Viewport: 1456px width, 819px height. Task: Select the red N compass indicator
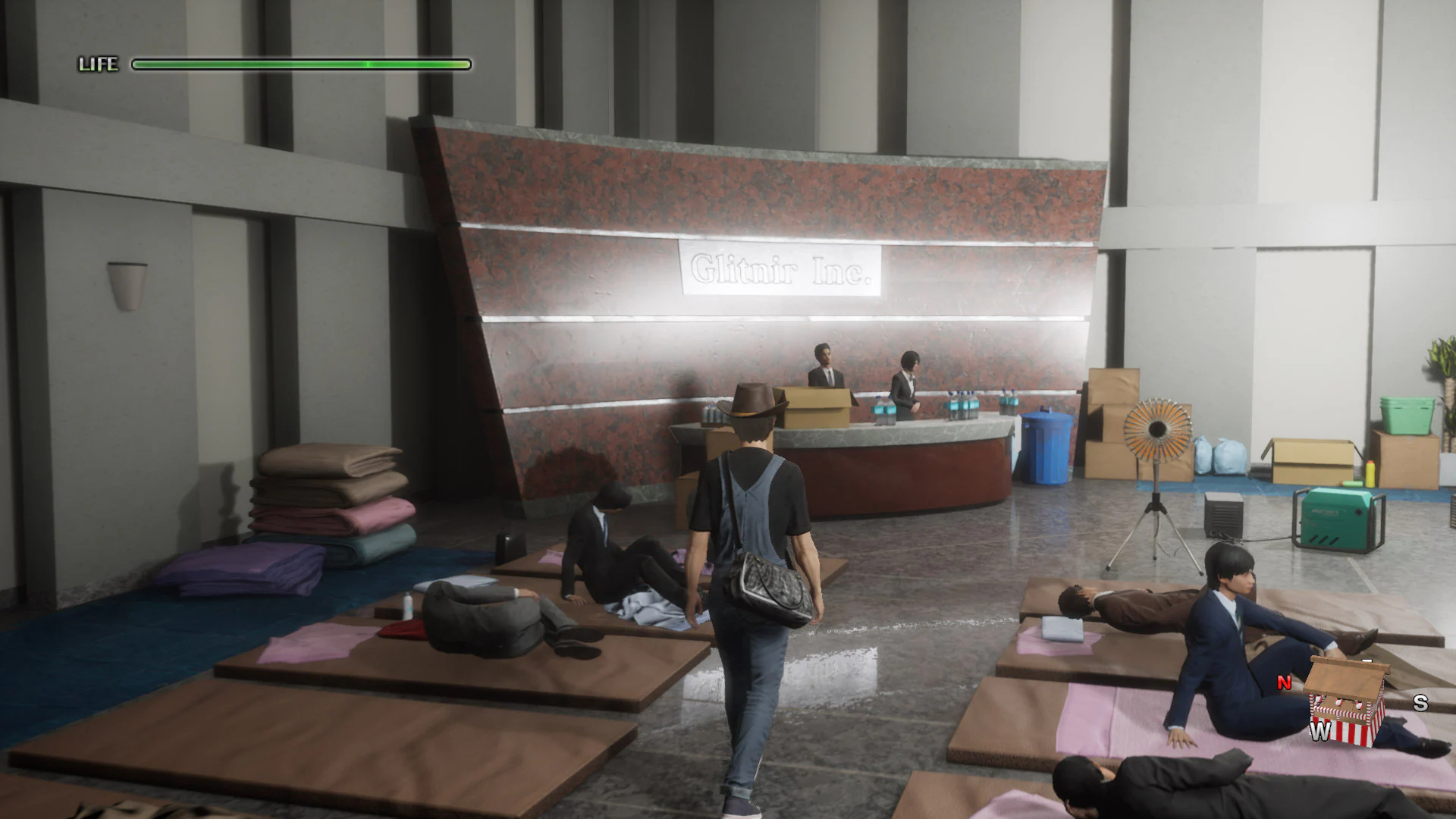pos(1283,681)
